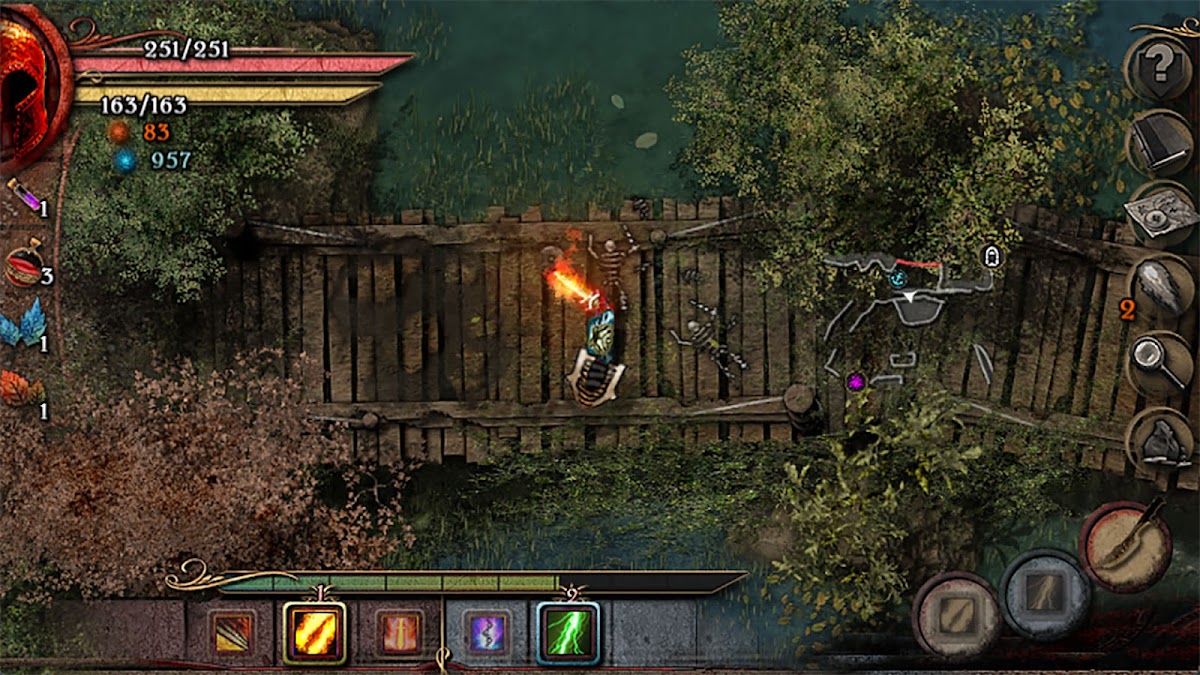Select the glowing red sword skill
Image resolution: width=1200 pixels, height=675 pixels.
[401, 632]
